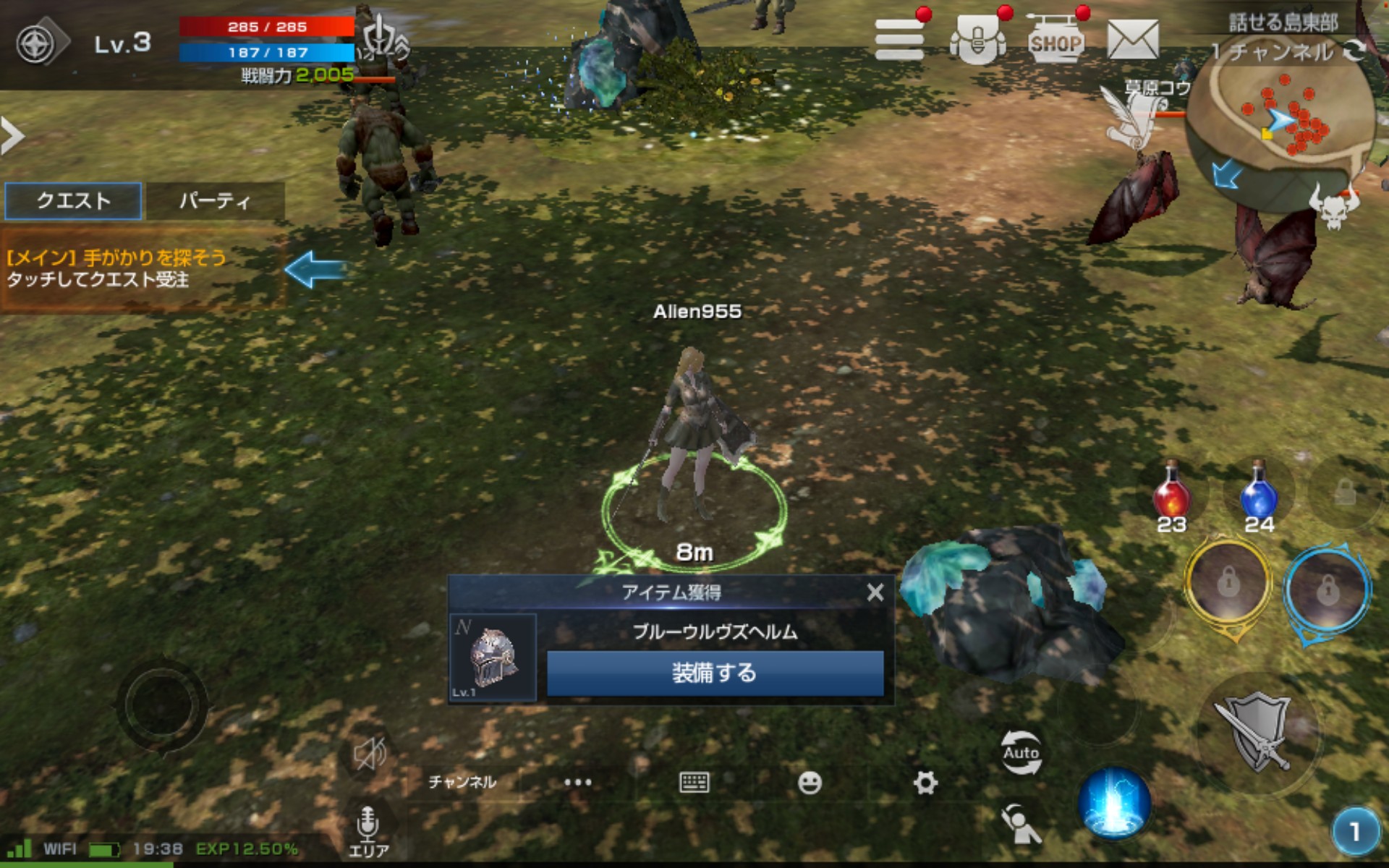Activate the blue glowing skill

click(1113, 803)
